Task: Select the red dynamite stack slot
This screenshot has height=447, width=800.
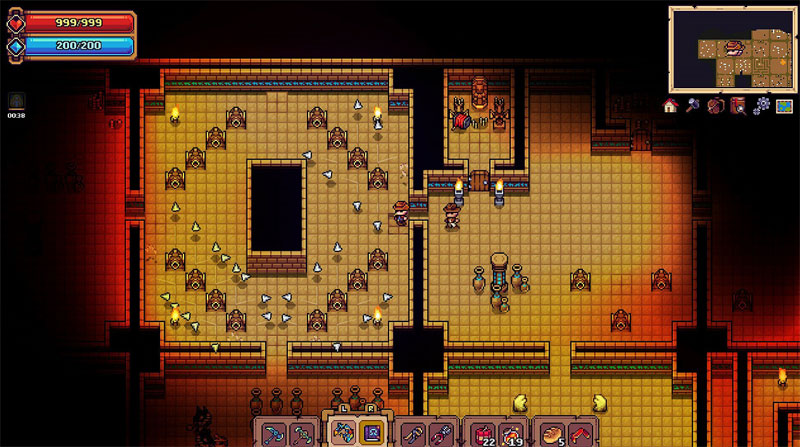Action: [484, 434]
